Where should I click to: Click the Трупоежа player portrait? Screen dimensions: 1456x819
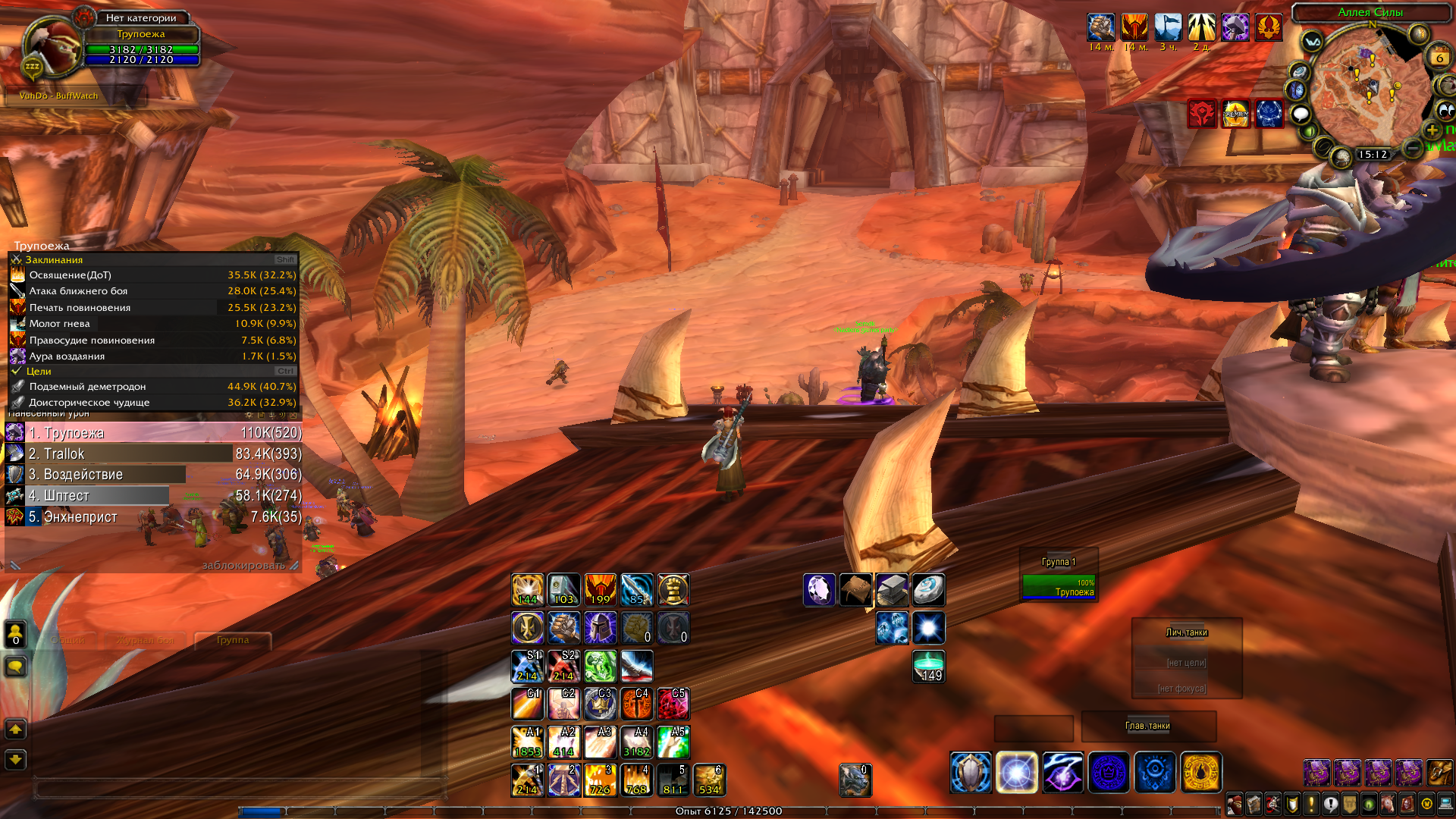click(52, 47)
